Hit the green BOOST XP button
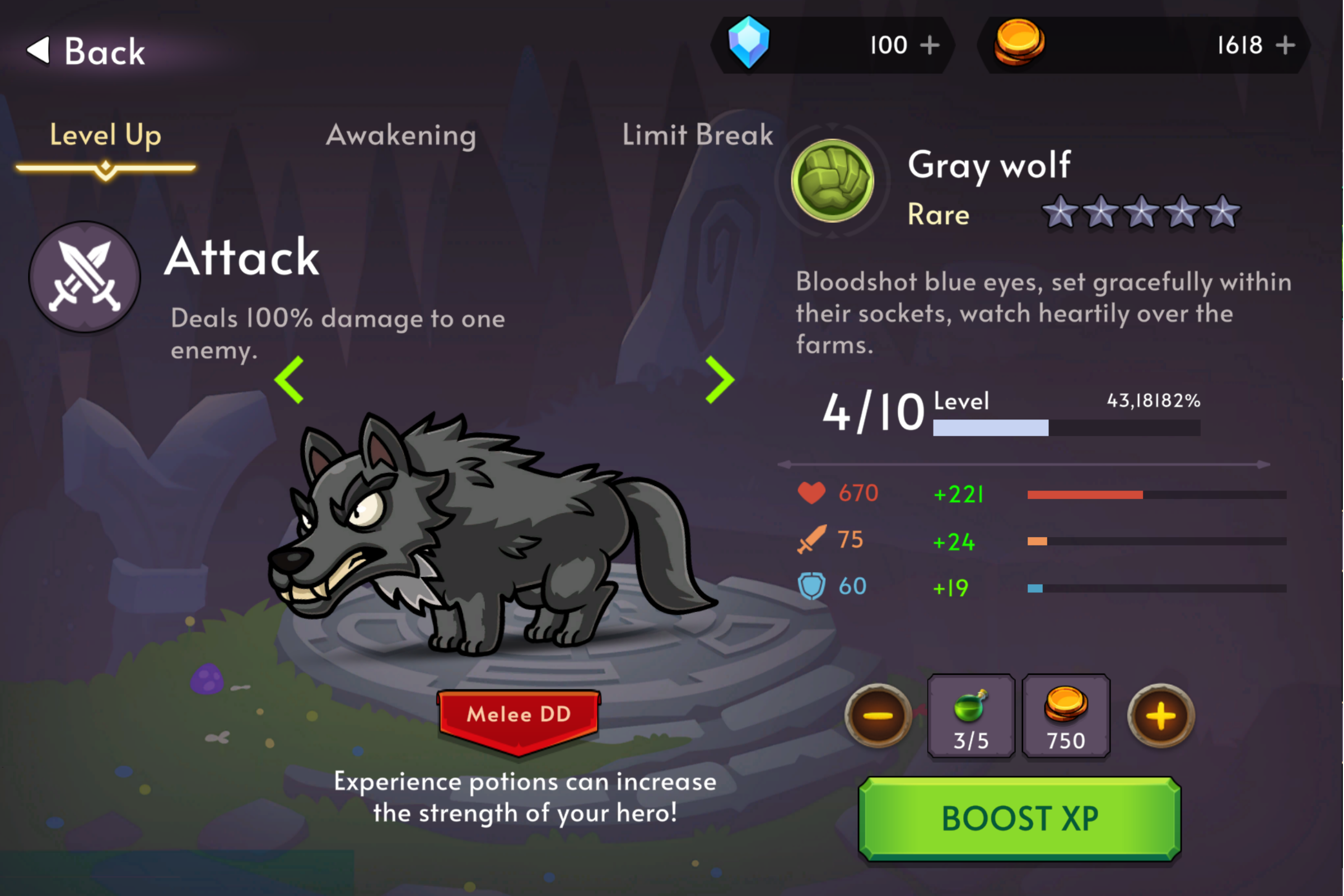The width and height of the screenshot is (1344, 896). [1020, 819]
